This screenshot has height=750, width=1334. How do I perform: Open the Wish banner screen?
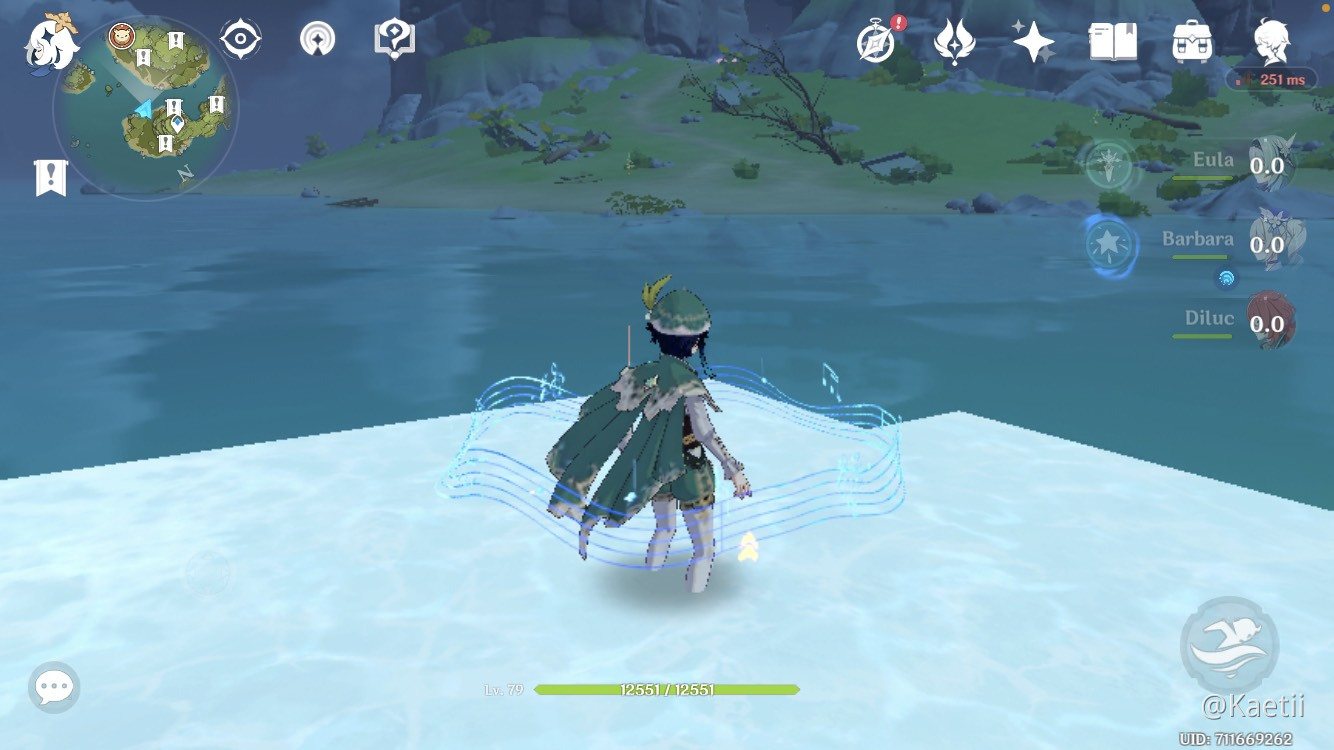[1034, 40]
